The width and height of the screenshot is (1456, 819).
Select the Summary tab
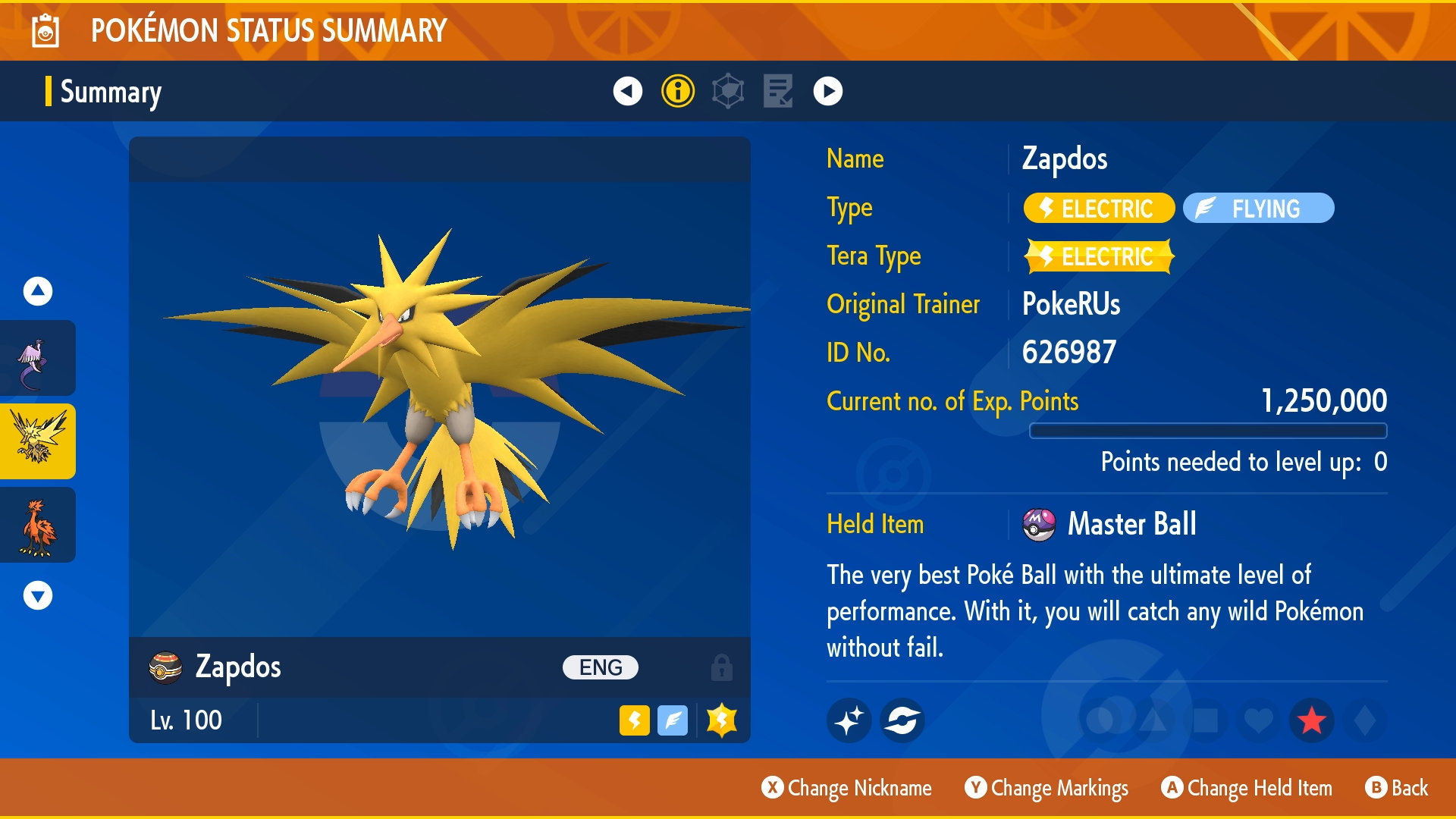point(111,93)
